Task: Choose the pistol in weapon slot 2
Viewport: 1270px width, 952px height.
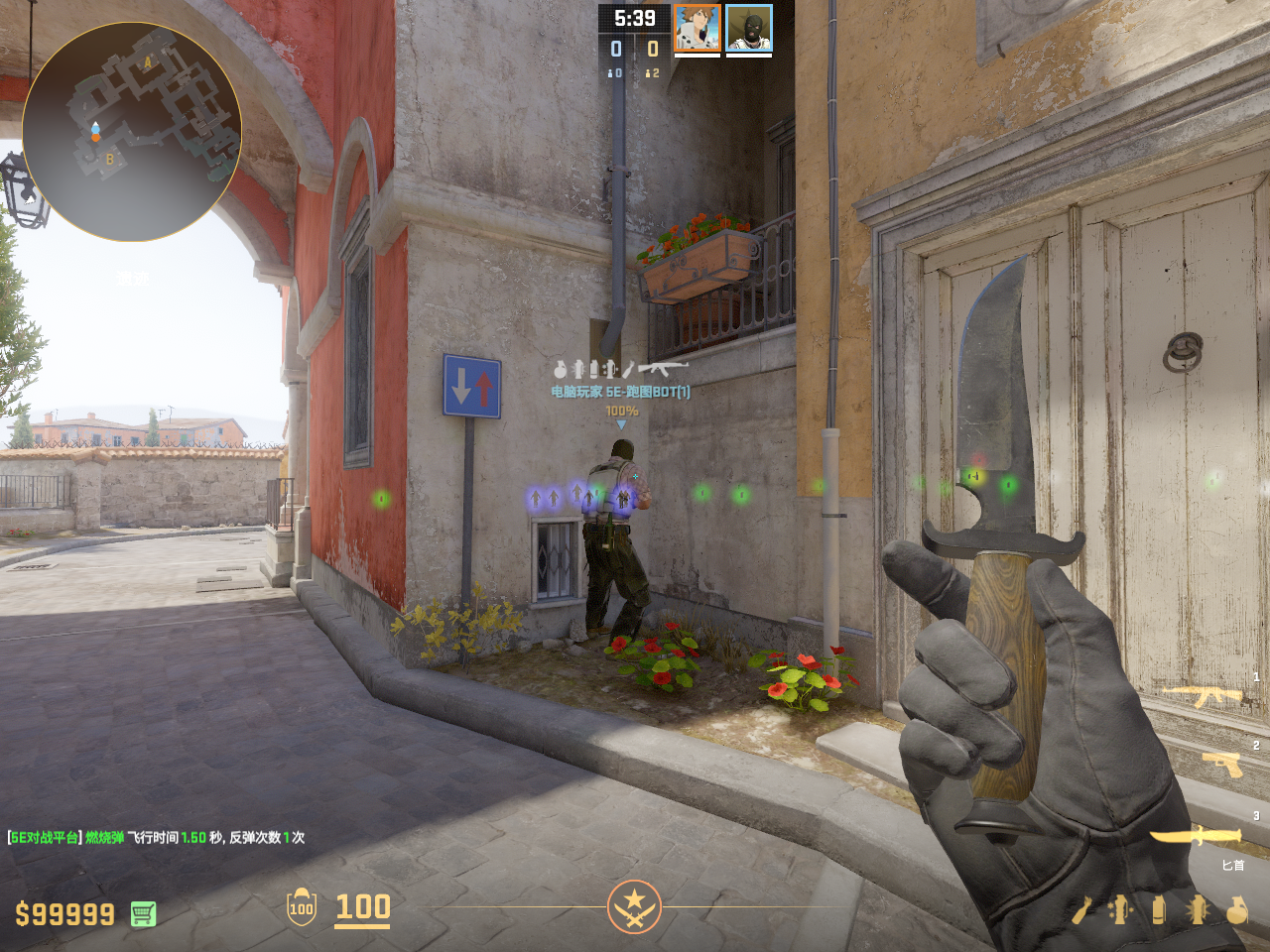Action: coord(1221,764)
